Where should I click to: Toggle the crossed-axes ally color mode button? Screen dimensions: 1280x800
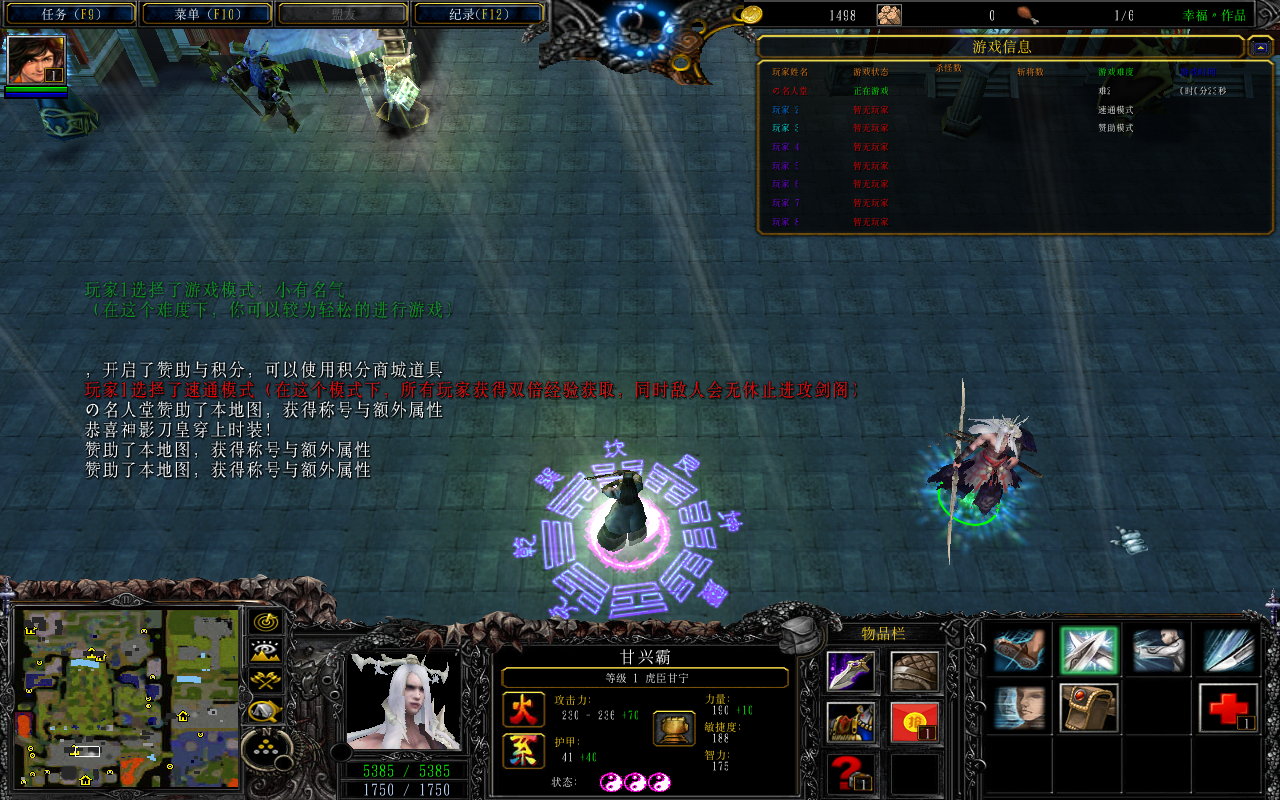[x=267, y=682]
